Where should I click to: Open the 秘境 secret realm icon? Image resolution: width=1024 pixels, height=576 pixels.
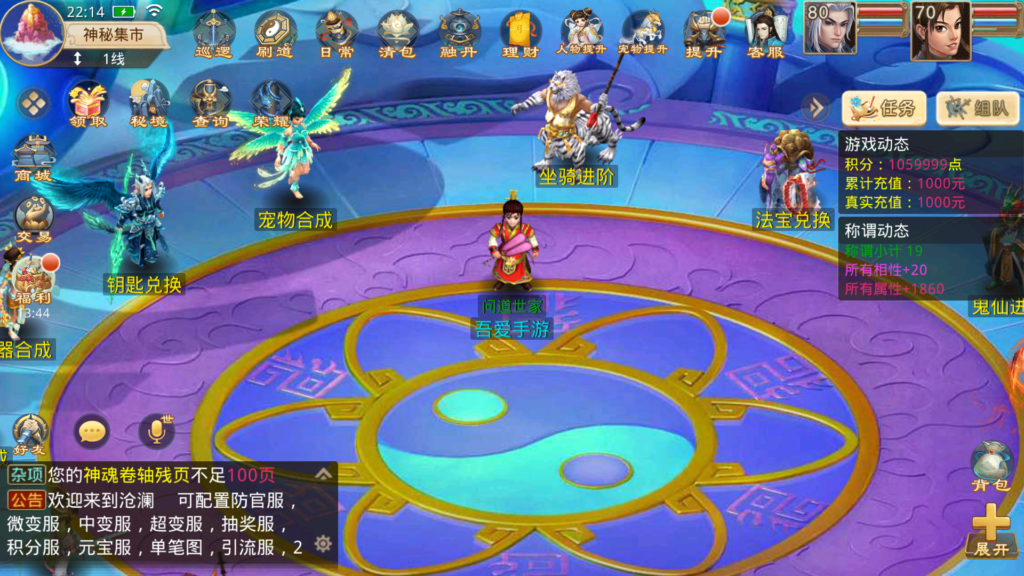click(x=148, y=103)
